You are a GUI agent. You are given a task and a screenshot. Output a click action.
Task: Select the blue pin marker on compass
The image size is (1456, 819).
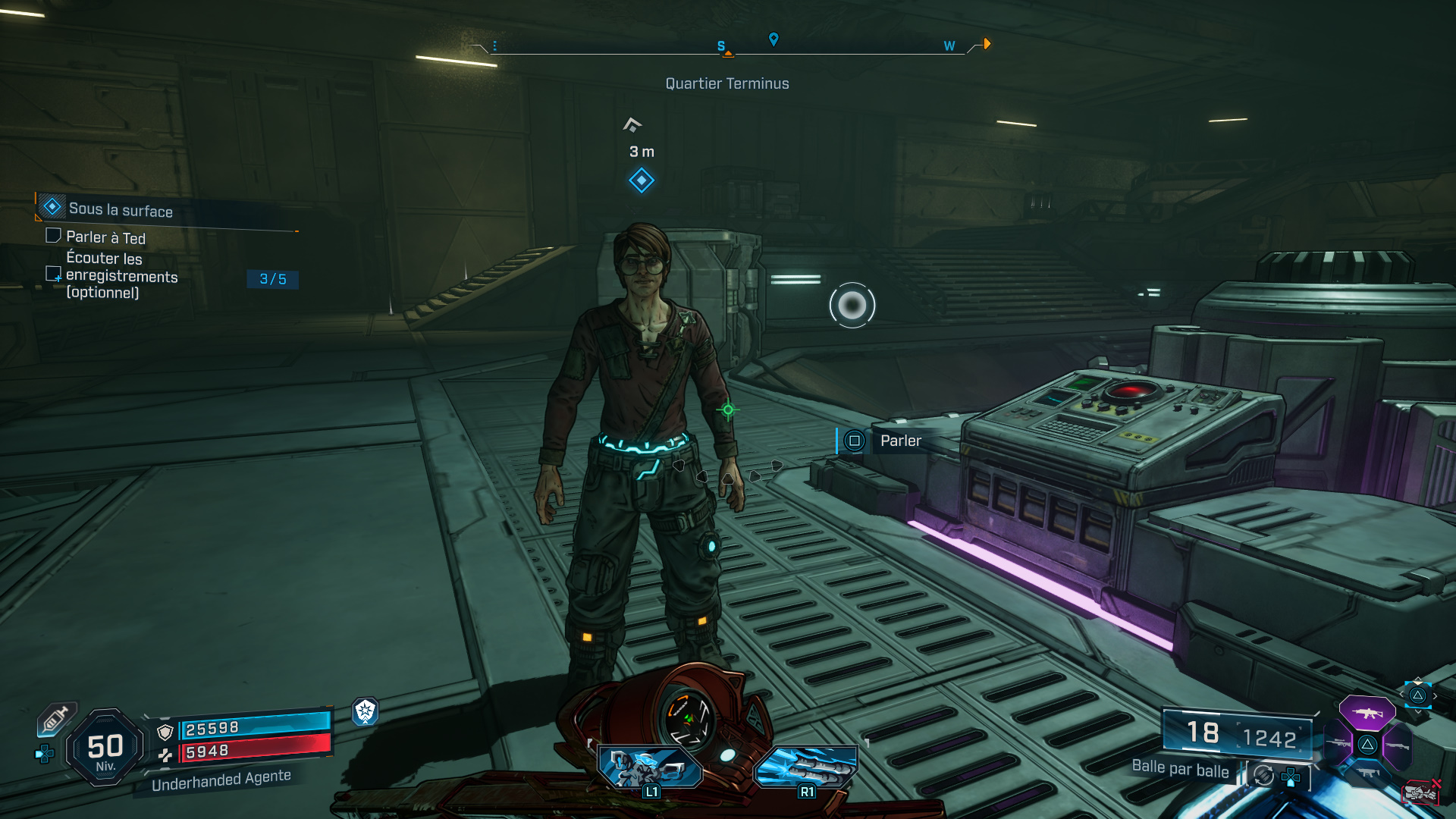[x=773, y=39]
